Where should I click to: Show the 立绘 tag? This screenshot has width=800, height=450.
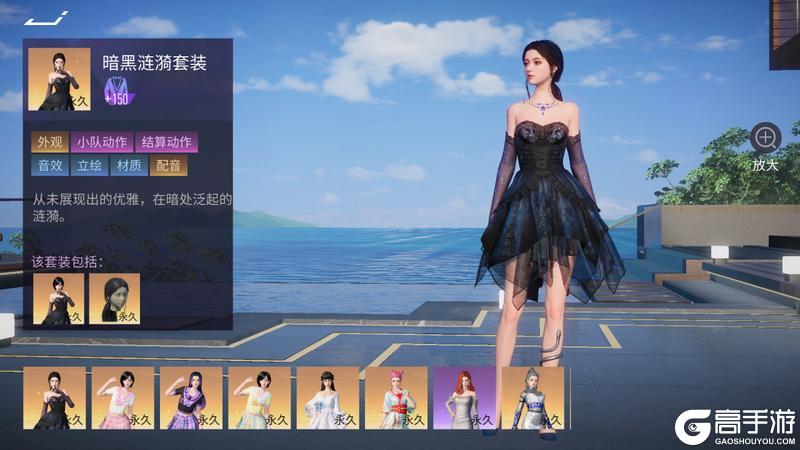[x=90, y=165]
